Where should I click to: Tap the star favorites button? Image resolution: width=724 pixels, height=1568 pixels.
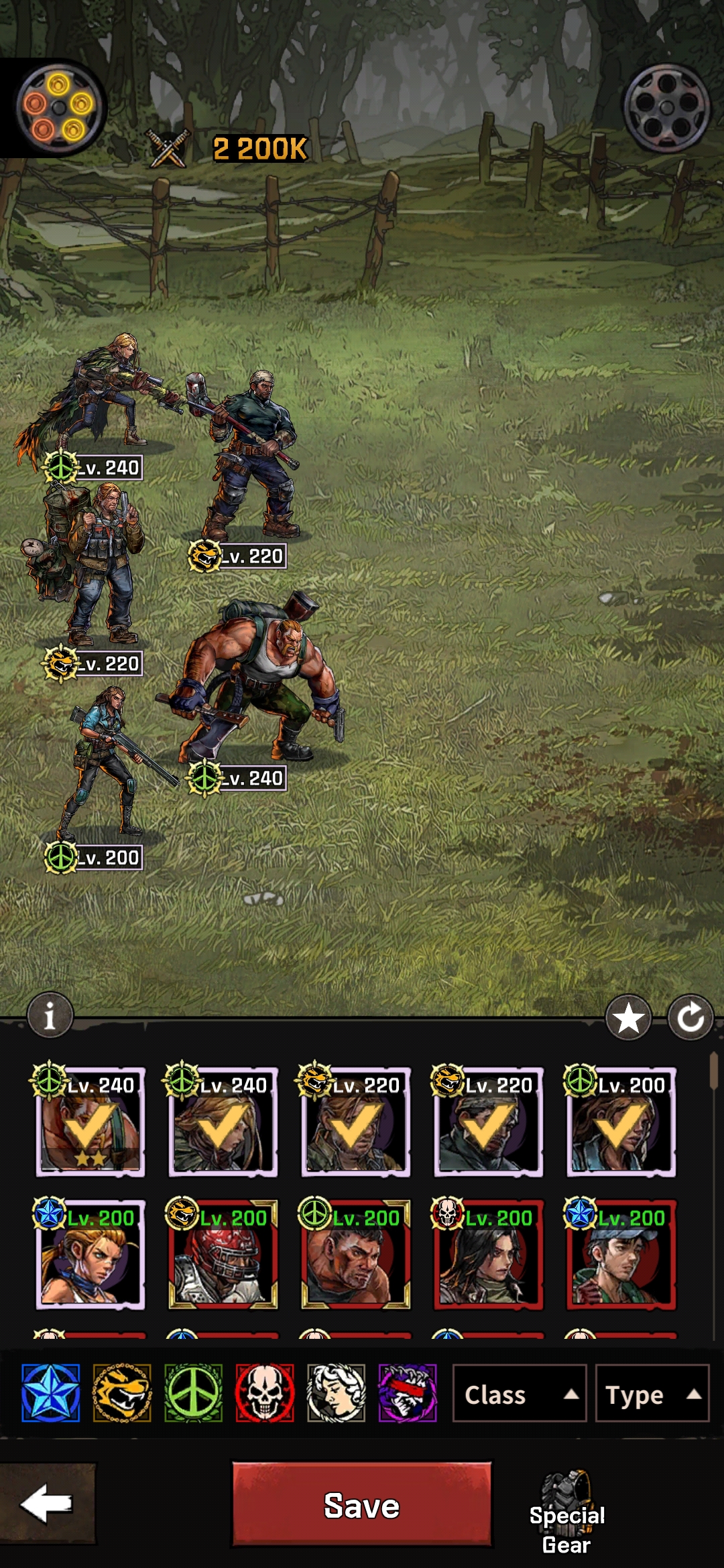(628, 1019)
